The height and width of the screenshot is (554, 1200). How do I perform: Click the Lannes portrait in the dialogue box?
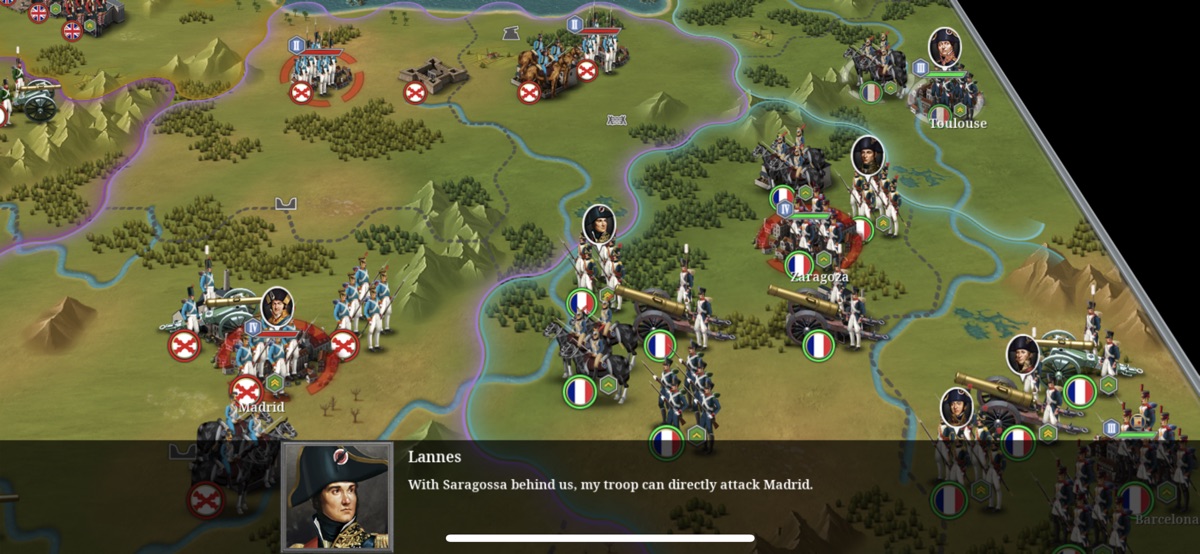click(x=337, y=496)
